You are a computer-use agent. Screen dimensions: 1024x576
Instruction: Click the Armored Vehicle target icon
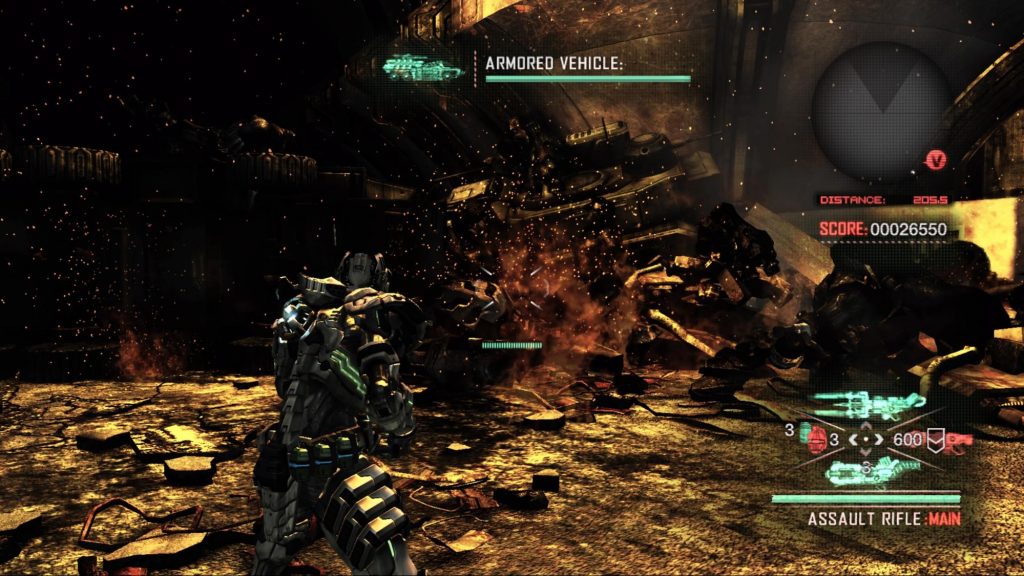coord(422,68)
